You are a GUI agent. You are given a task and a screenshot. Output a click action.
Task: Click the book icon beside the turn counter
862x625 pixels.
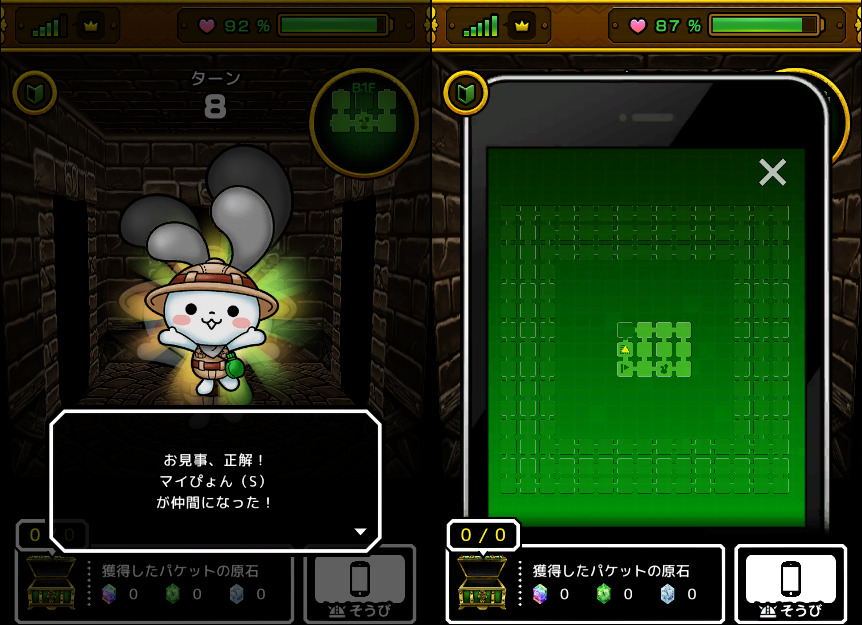(35, 93)
